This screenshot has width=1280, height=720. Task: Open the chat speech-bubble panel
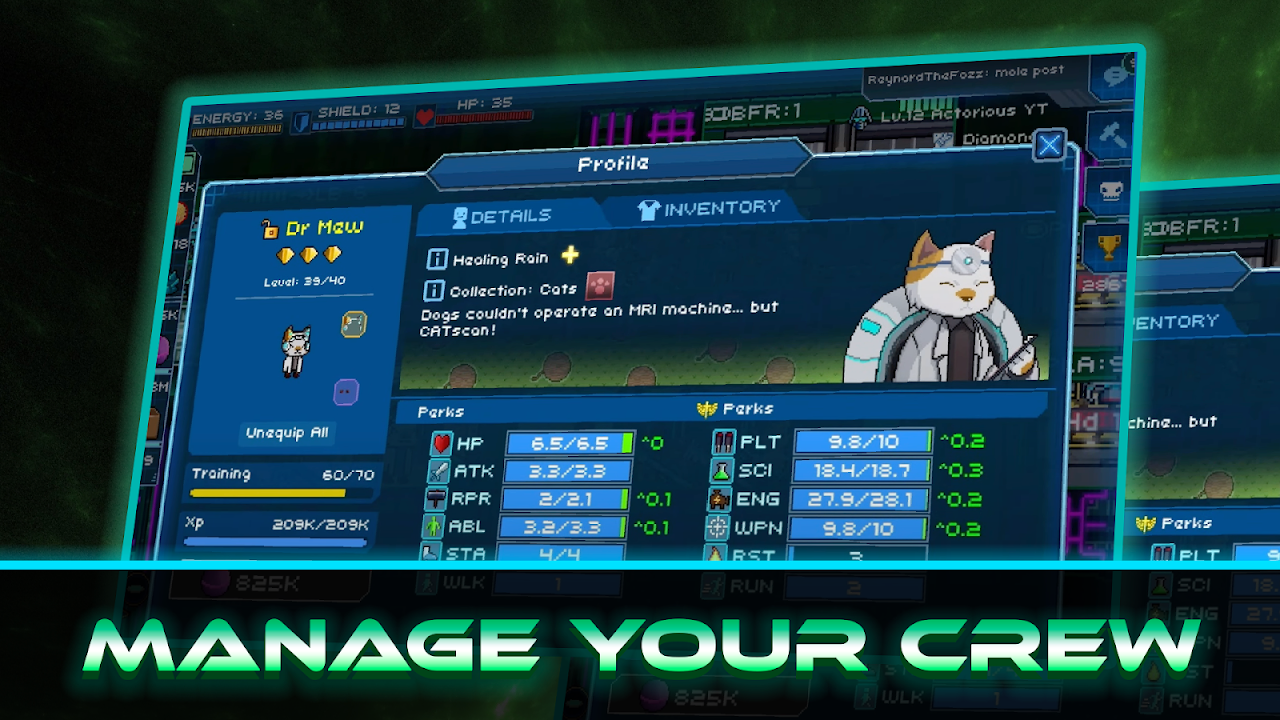(1113, 76)
